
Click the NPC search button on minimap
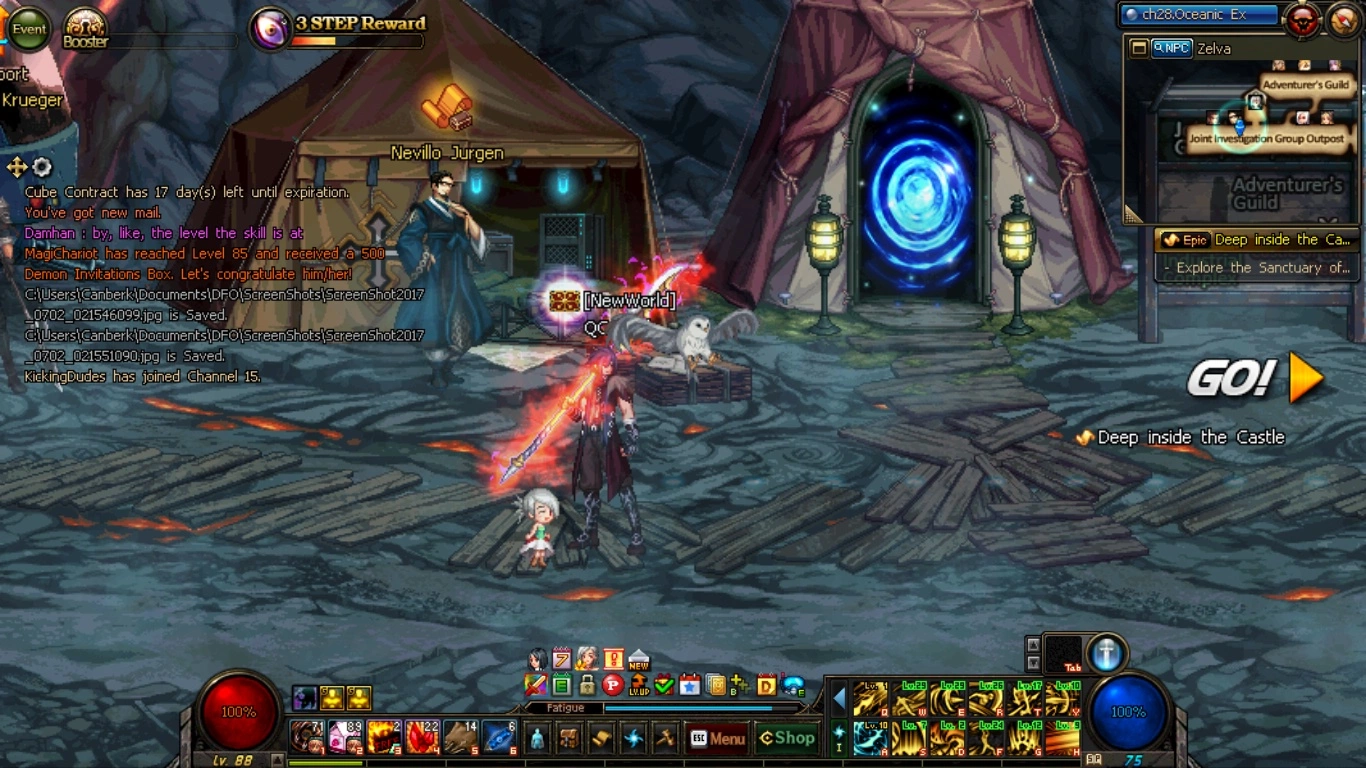coord(1171,48)
